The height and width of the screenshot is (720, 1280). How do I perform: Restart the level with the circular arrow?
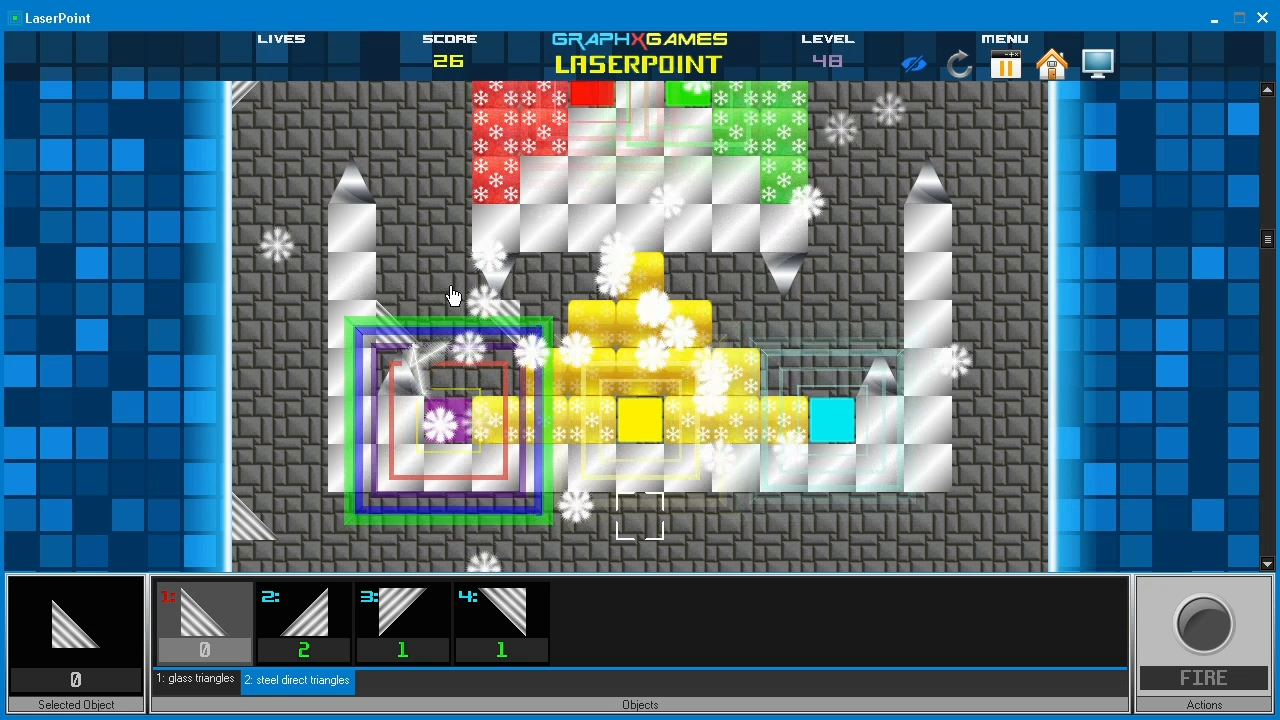[959, 65]
